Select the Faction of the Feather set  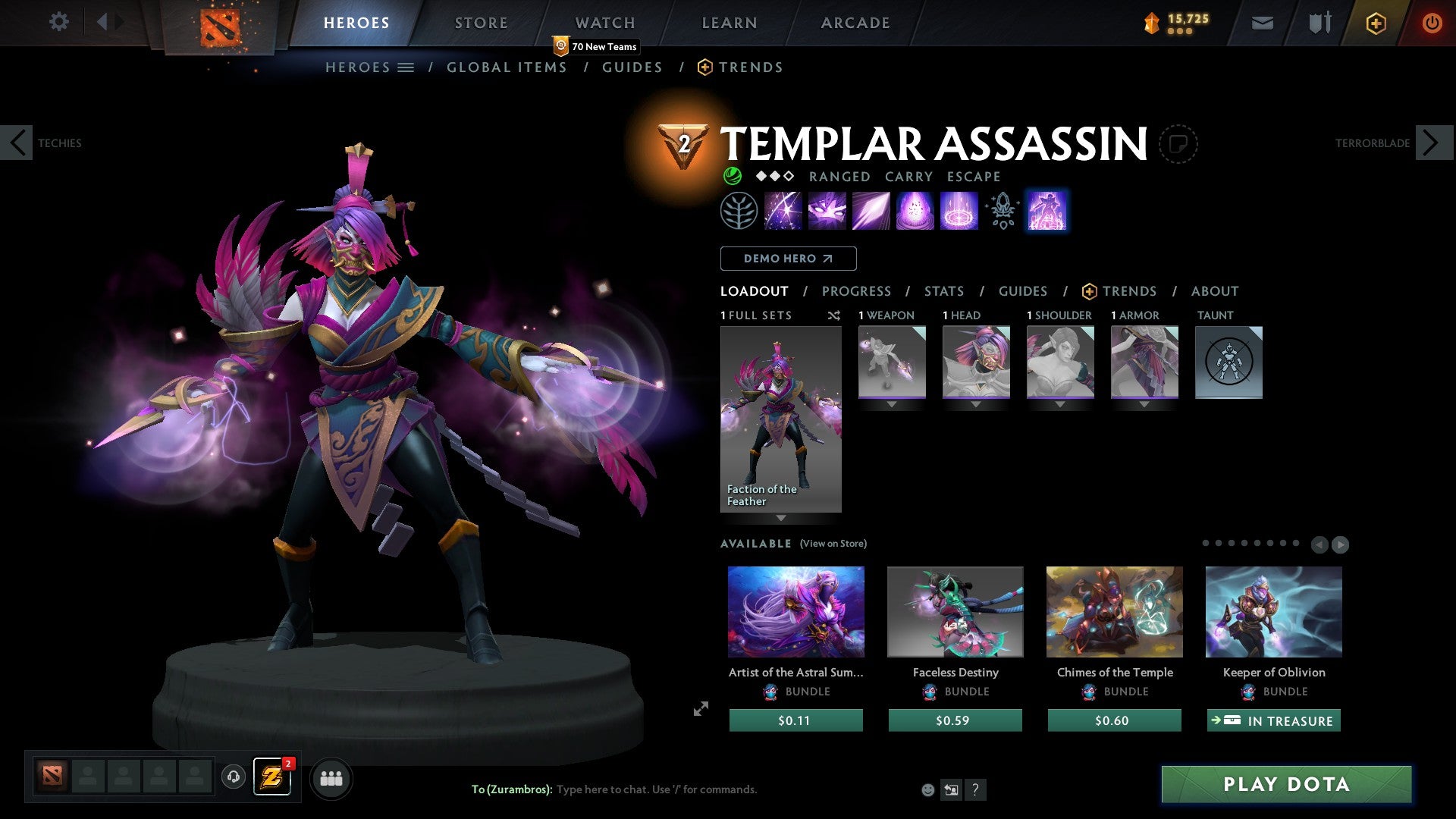tap(780, 419)
